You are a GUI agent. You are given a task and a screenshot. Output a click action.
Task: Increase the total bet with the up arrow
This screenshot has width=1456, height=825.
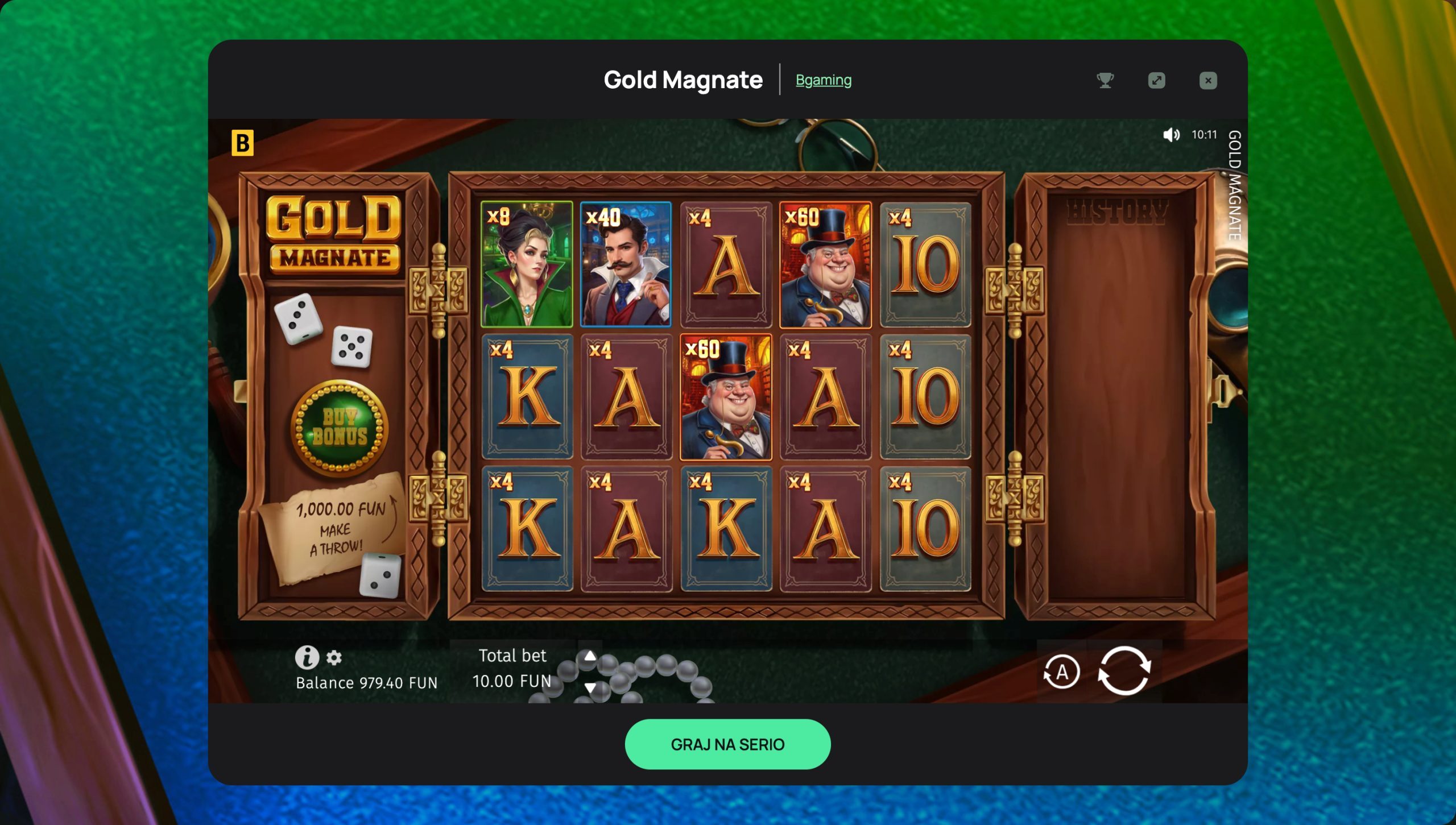tap(590, 655)
